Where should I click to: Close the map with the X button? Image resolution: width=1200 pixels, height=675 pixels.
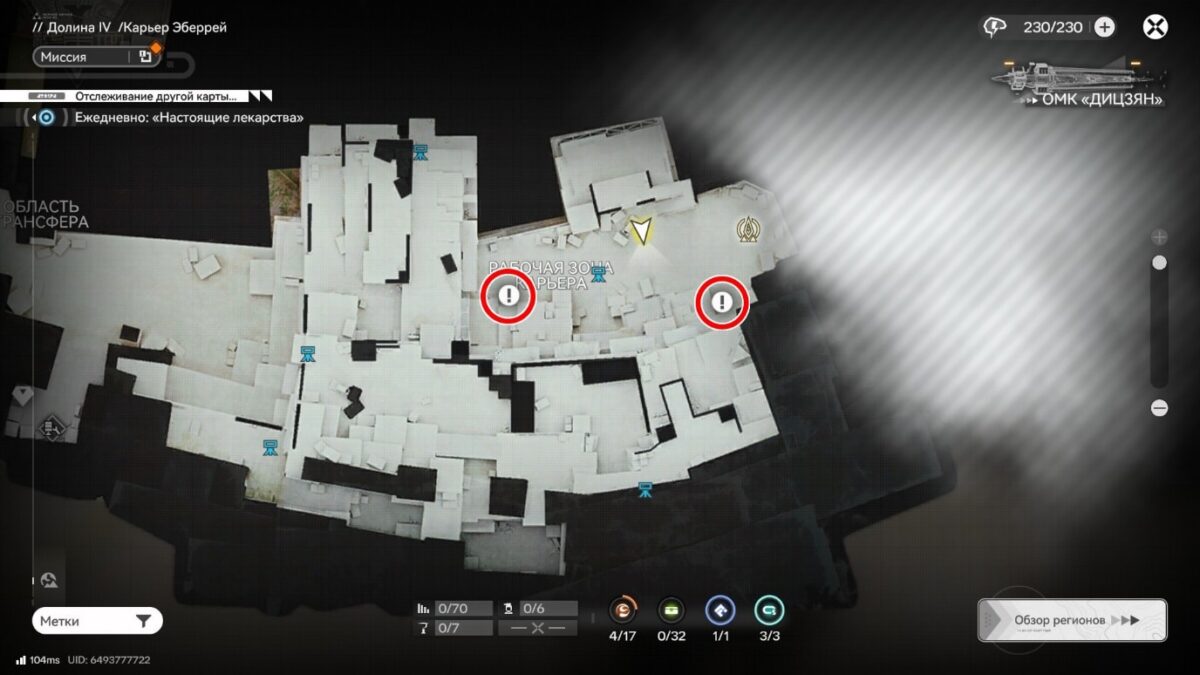coord(1155,27)
